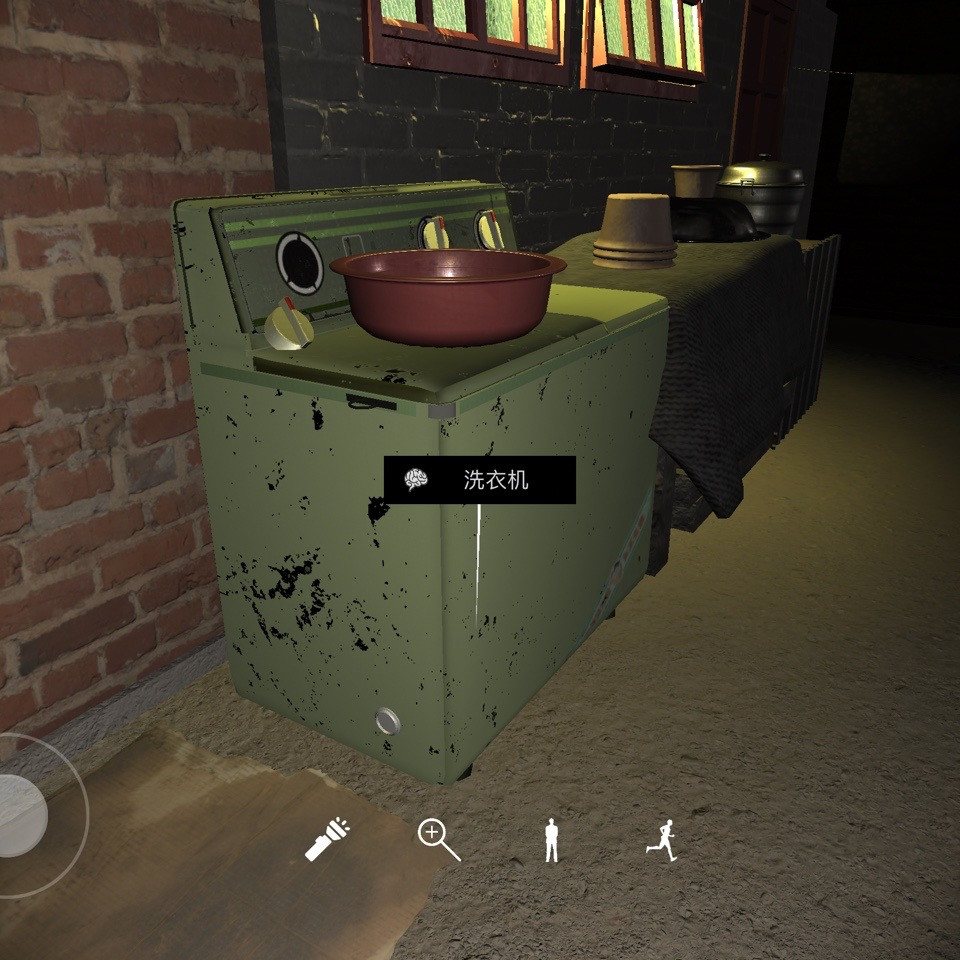960x960 pixels.
Task: Select the 洗衣机 inspect prompt label
Action: [x=480, y=480]
